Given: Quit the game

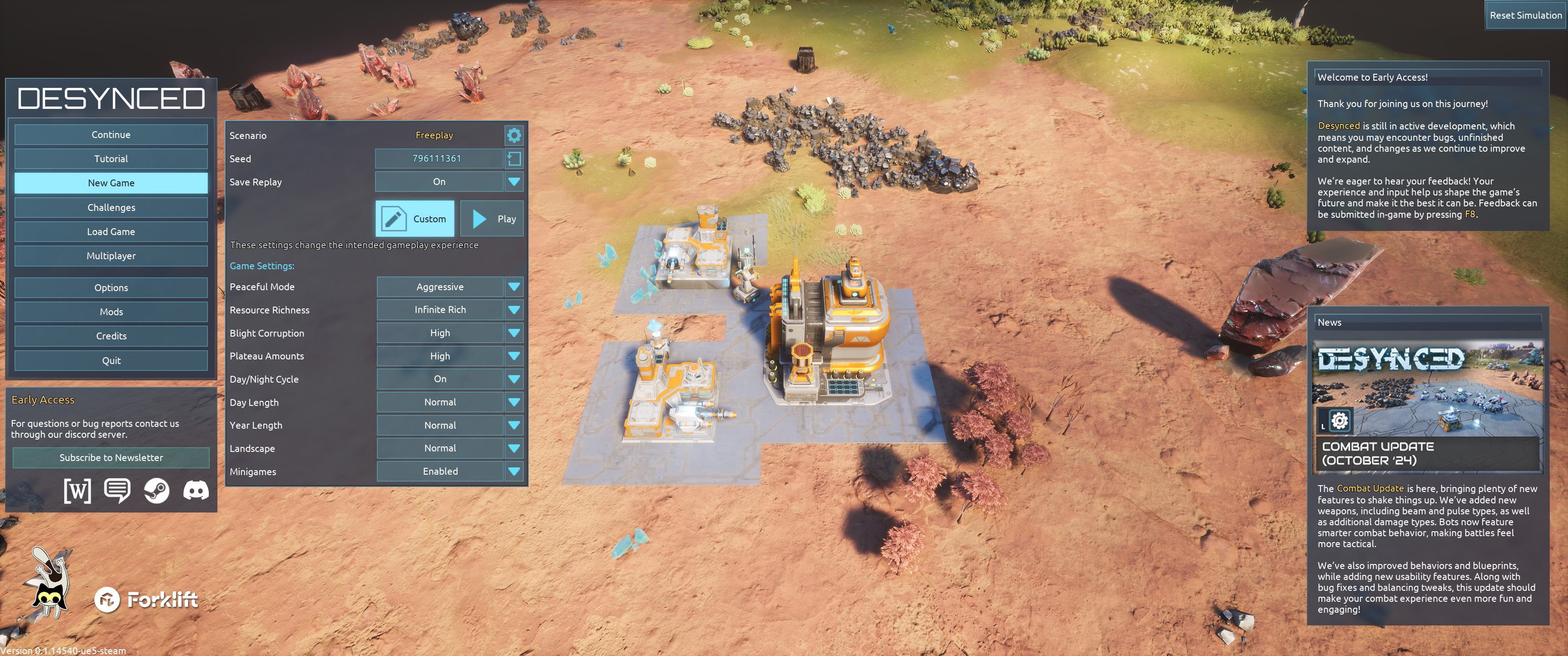Looking at the screenshot, I should (111, 360).
